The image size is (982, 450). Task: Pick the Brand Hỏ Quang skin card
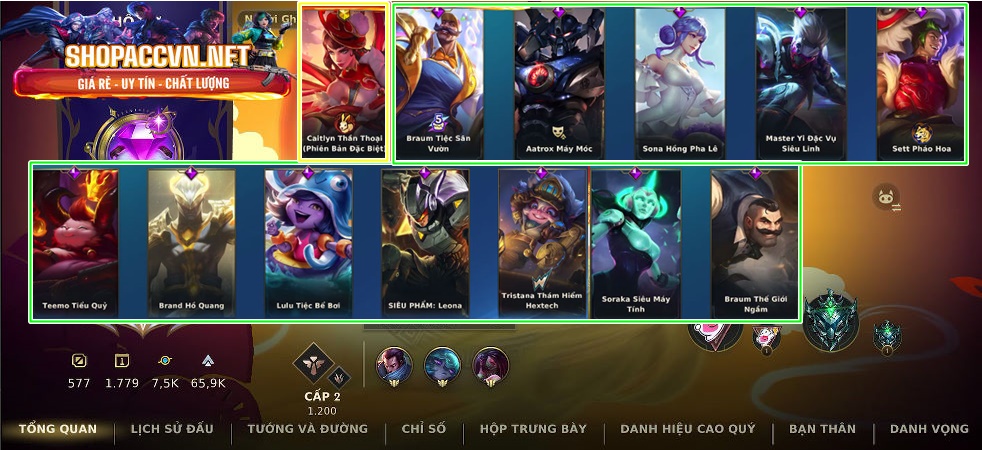tap(191, 242)
